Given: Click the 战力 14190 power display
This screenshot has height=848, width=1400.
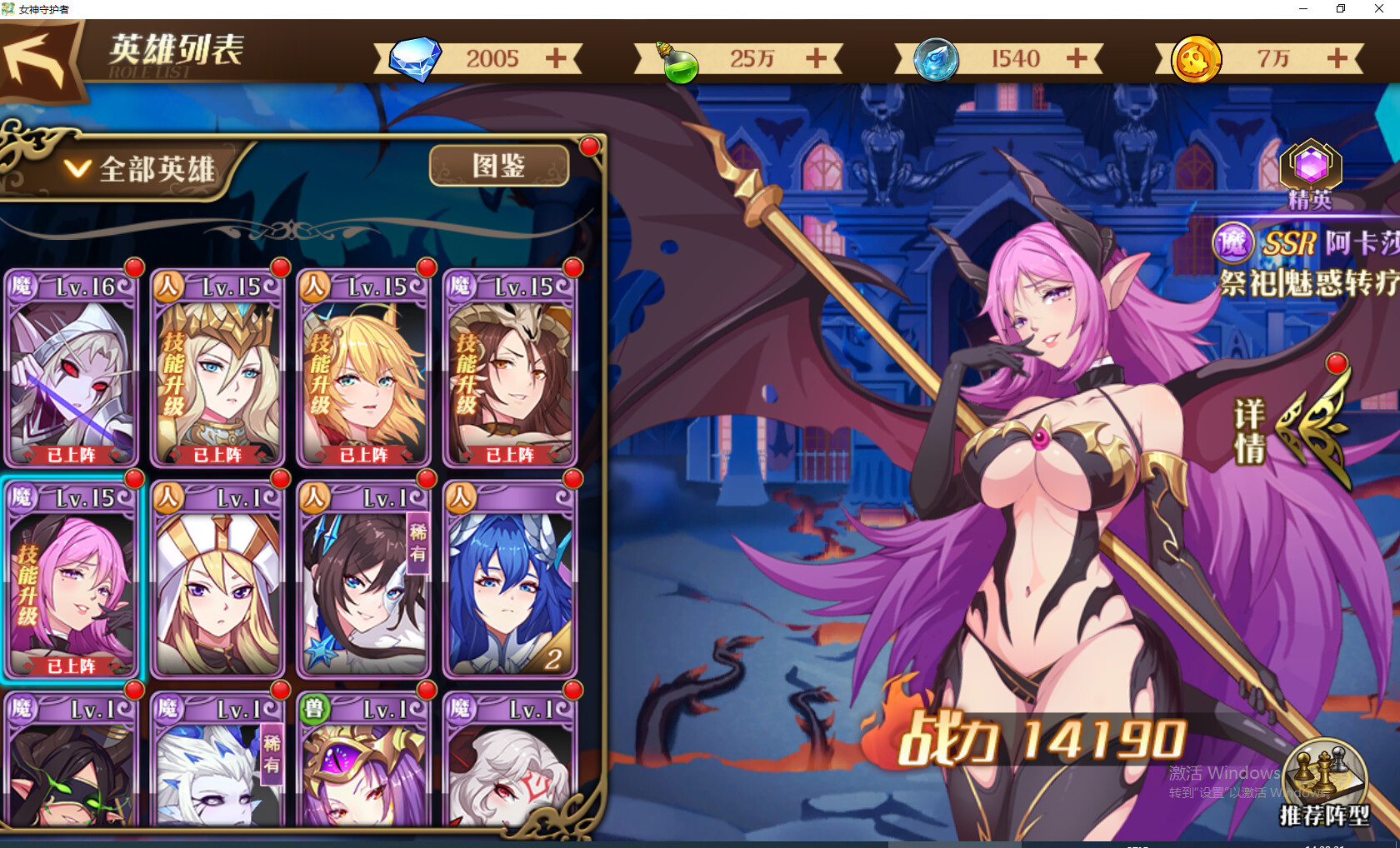Looking at the screenshot, I should pos(1043,736).
